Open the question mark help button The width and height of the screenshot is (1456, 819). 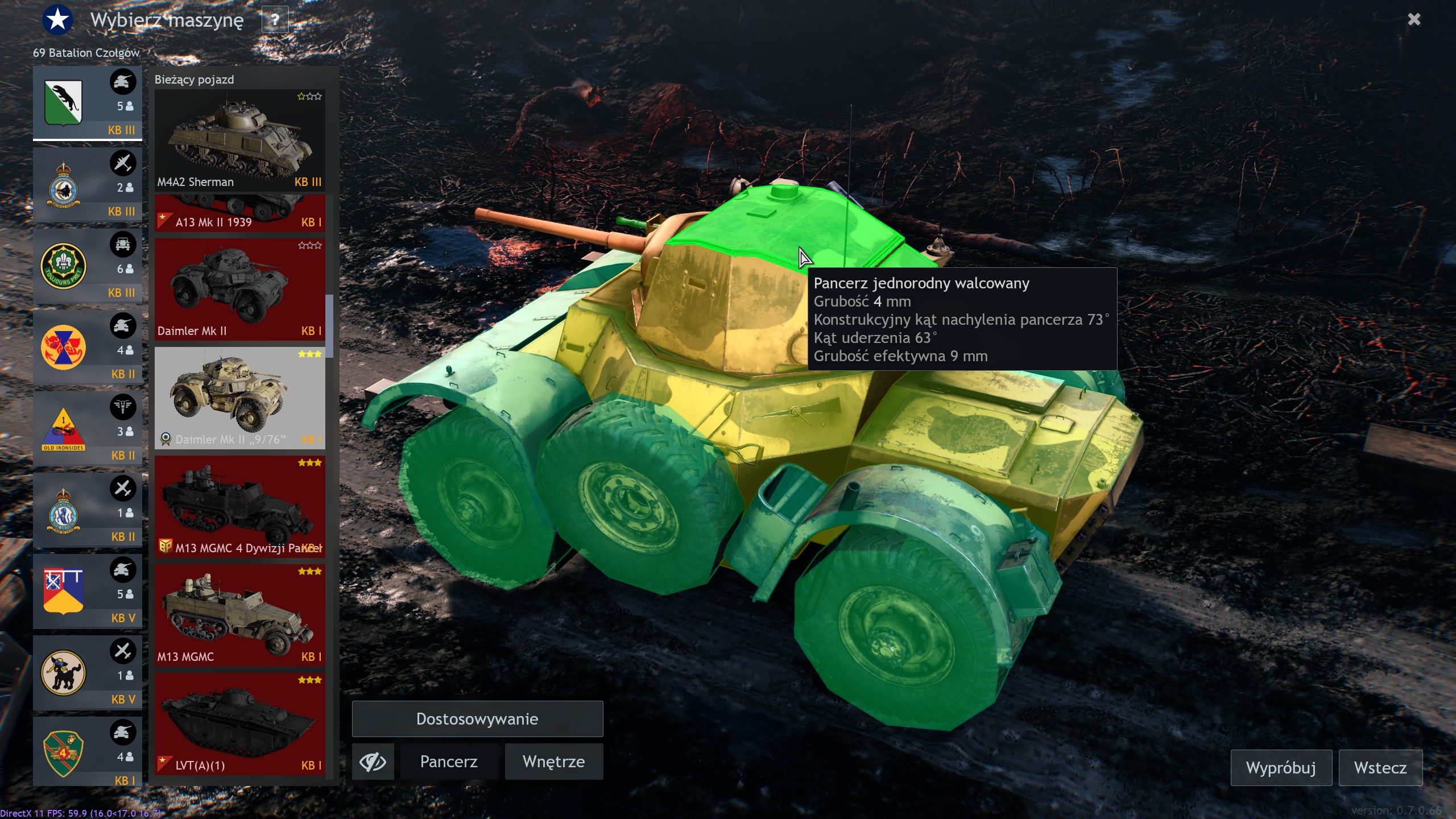pyautogui.click(x=275, y=20)
